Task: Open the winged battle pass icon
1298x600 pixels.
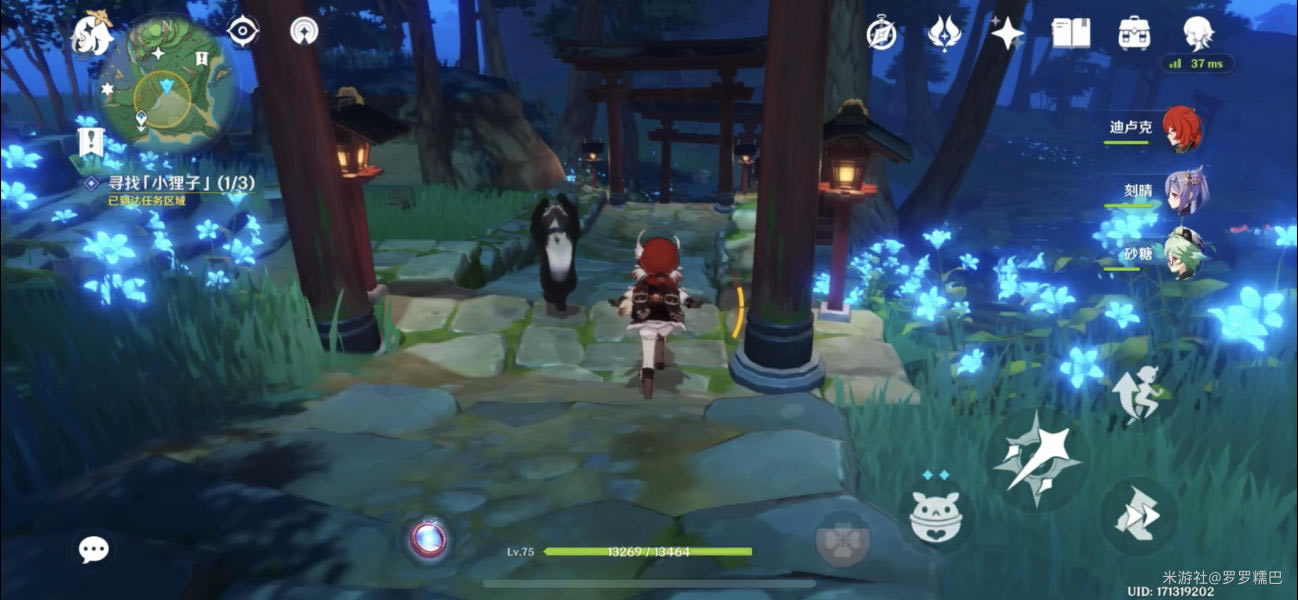Action: pos(944,34)
